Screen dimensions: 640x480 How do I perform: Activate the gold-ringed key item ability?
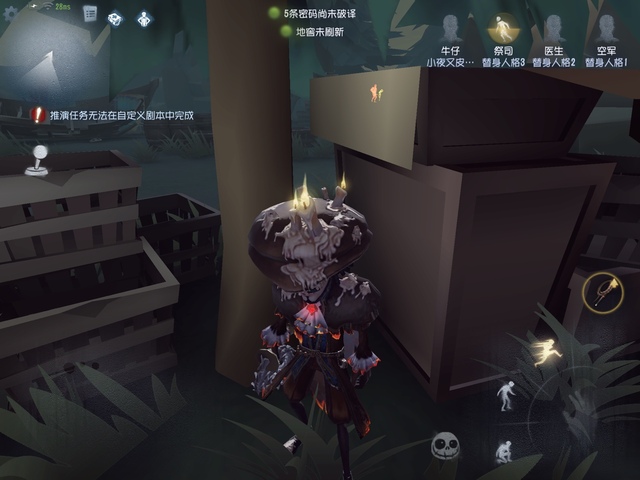click(x=603, y=293)
